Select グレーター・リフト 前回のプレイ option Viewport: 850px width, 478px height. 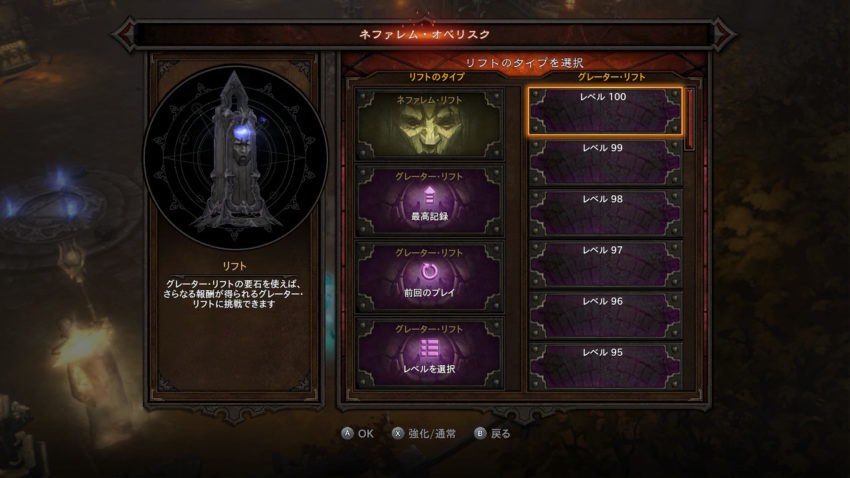(x=430, y=275)
